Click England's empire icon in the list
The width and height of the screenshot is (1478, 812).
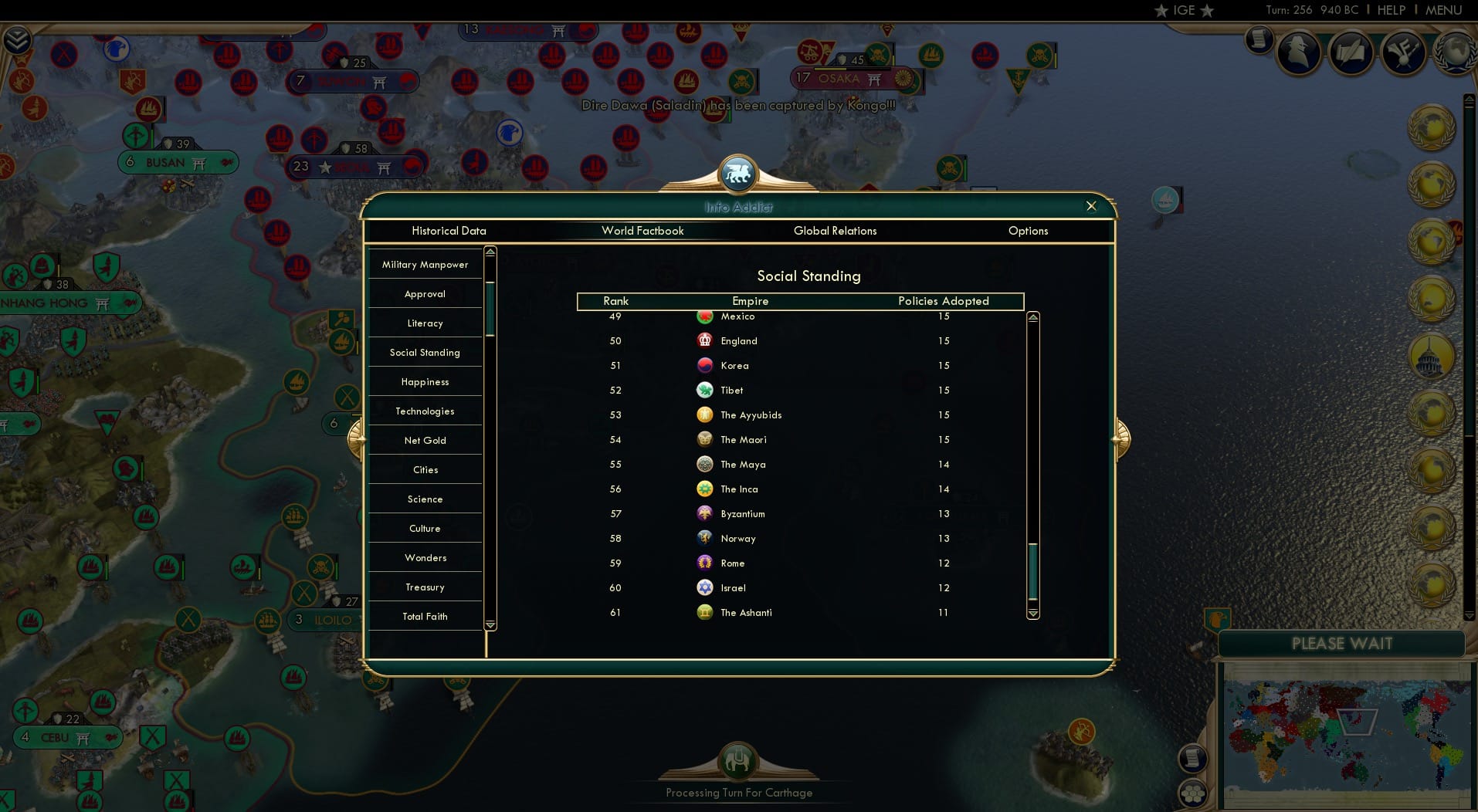704,340
